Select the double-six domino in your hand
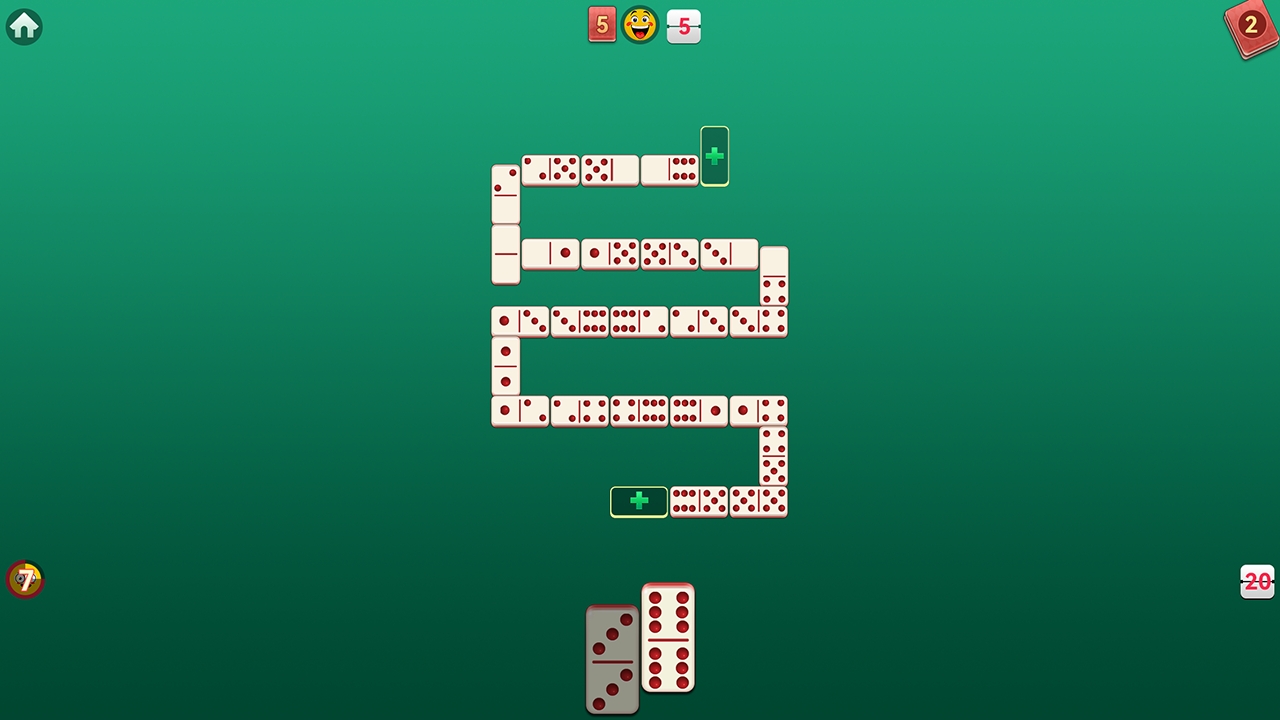 point(667,640)
